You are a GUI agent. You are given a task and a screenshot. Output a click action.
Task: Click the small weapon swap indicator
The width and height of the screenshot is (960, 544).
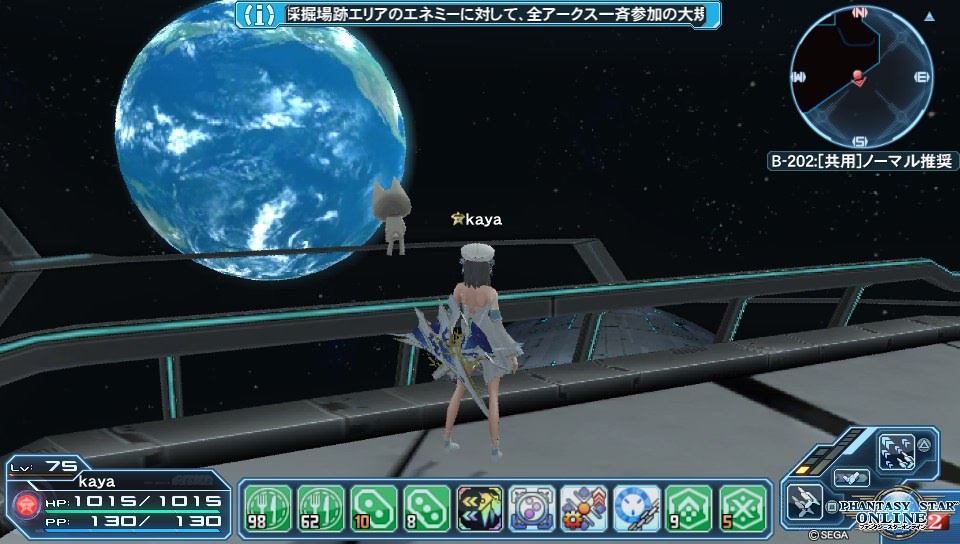tap(848, 478)
